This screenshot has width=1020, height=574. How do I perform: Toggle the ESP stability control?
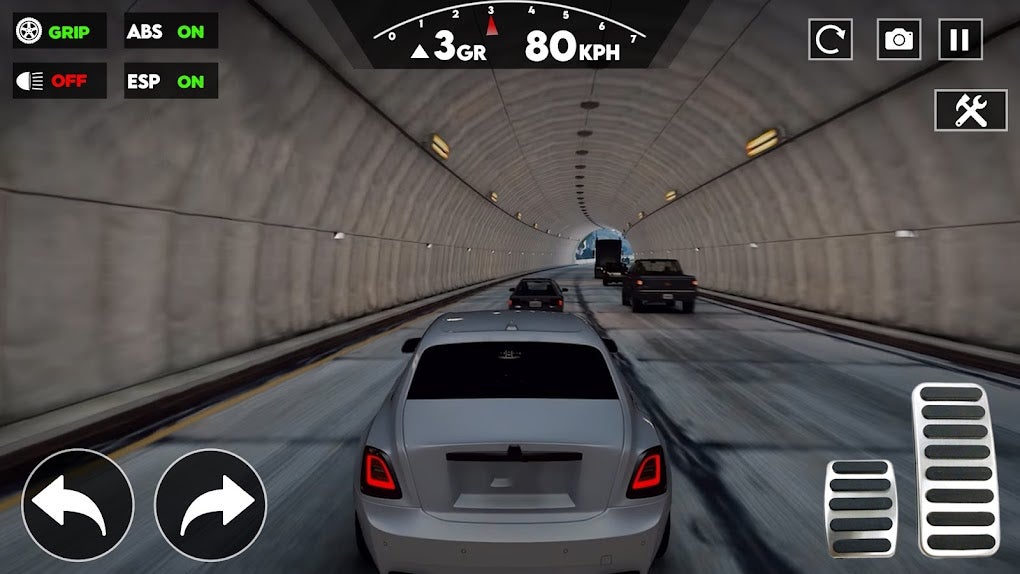[171, 81]
